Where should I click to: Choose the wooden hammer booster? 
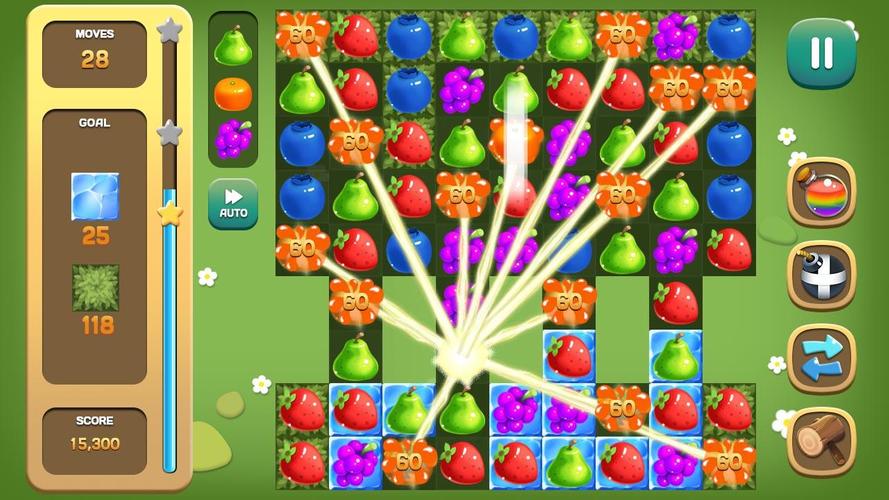point(821,441)
